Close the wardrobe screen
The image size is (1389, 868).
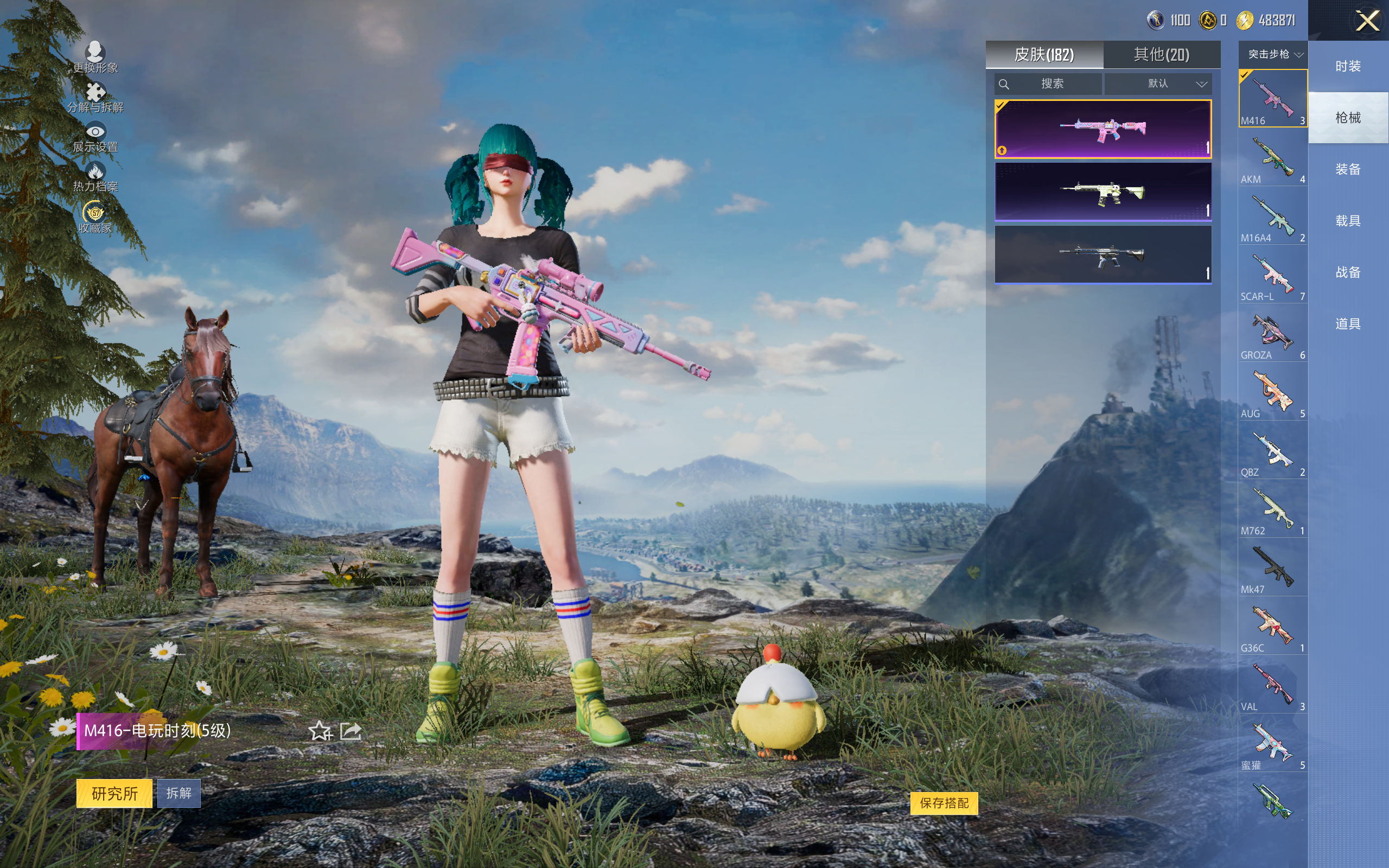[x=1367, y=21]
